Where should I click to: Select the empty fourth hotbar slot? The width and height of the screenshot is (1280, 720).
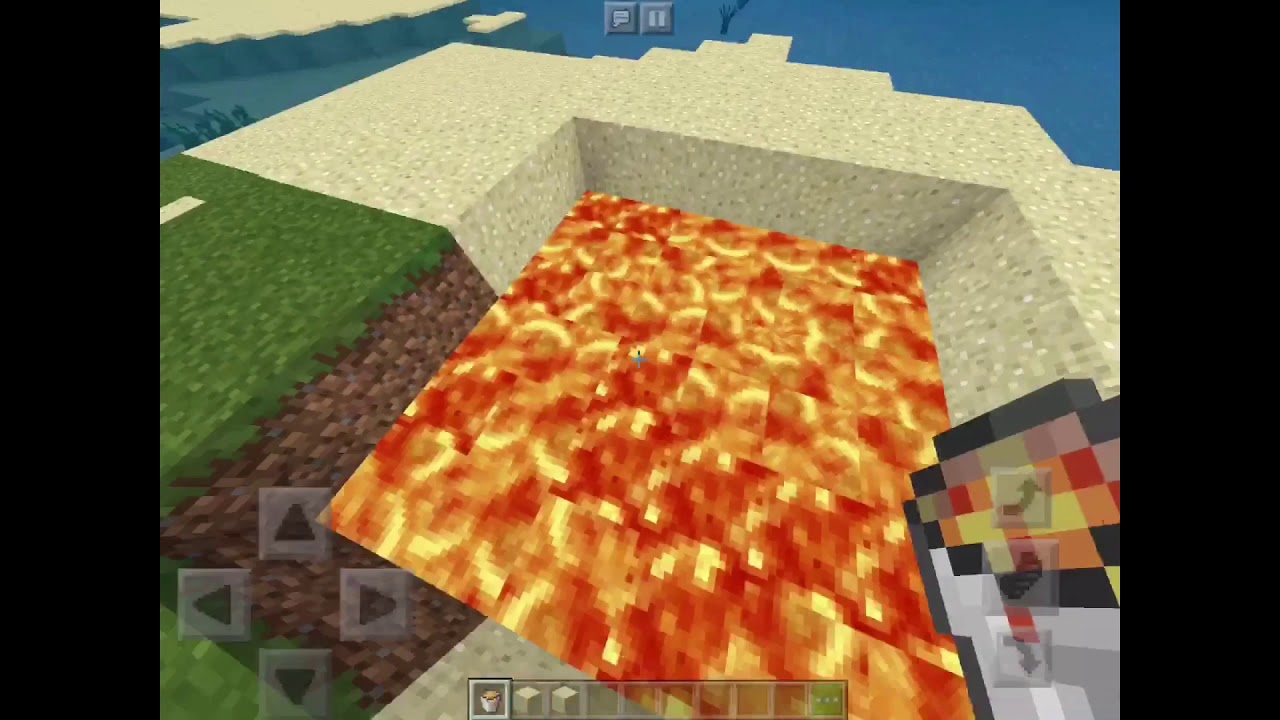(602, 699)
